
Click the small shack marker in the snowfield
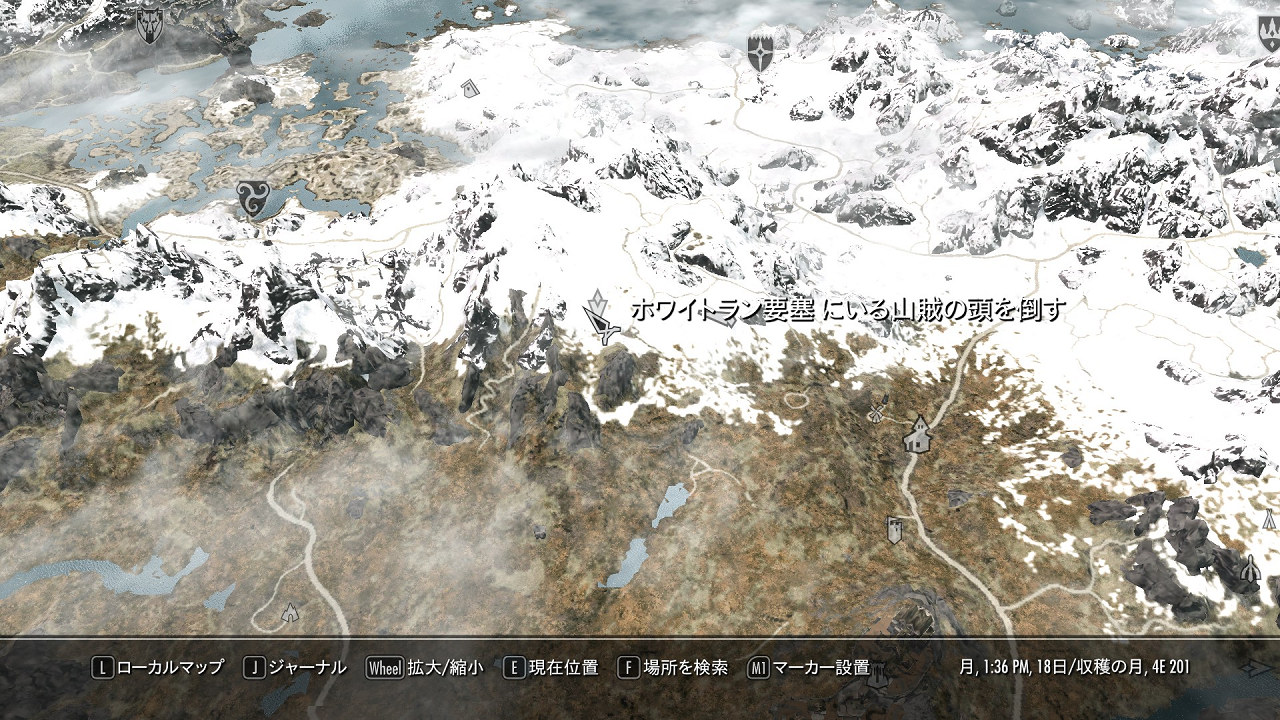click(x=470, y=90)
